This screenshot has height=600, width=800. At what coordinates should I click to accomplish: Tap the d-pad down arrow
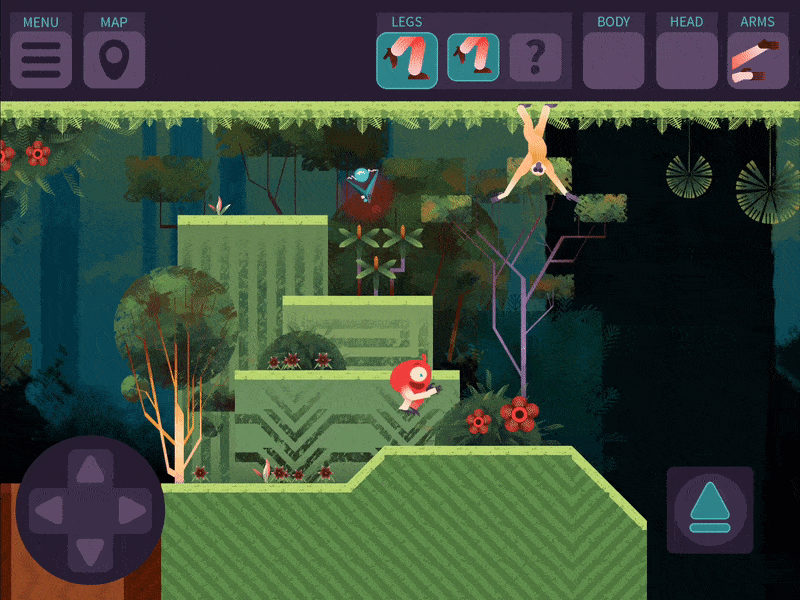(90, 553)
